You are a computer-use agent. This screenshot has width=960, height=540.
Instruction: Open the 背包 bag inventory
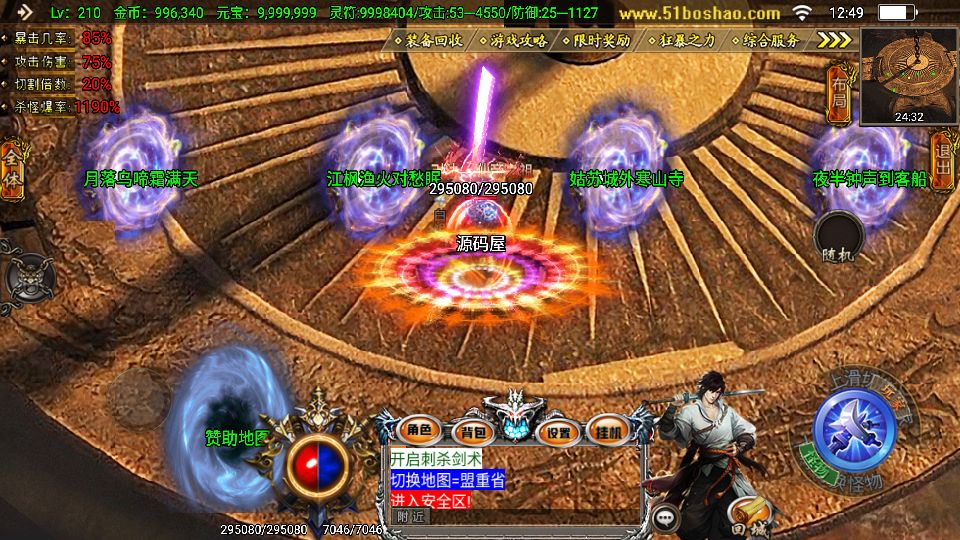point(469,432)
